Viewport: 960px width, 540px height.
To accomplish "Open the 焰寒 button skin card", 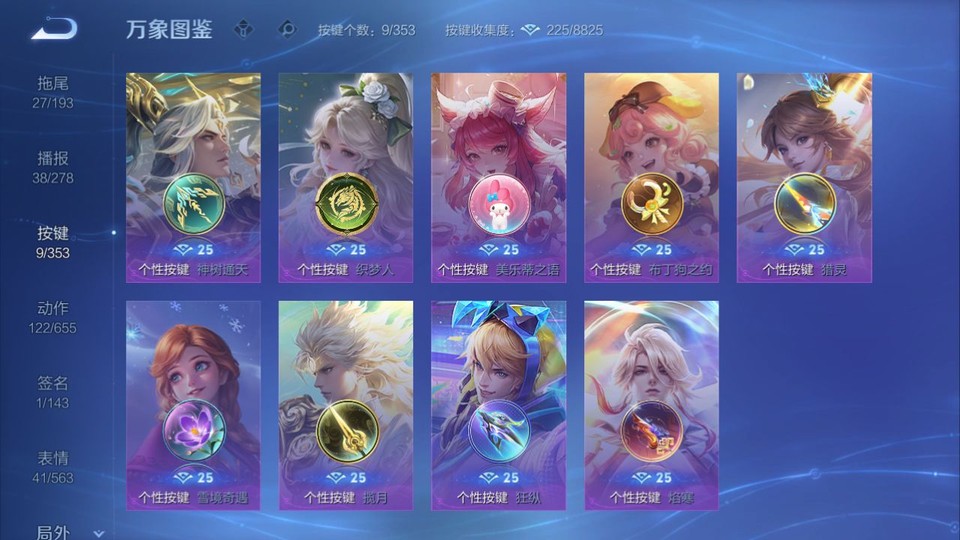I will tap(651, 405).
